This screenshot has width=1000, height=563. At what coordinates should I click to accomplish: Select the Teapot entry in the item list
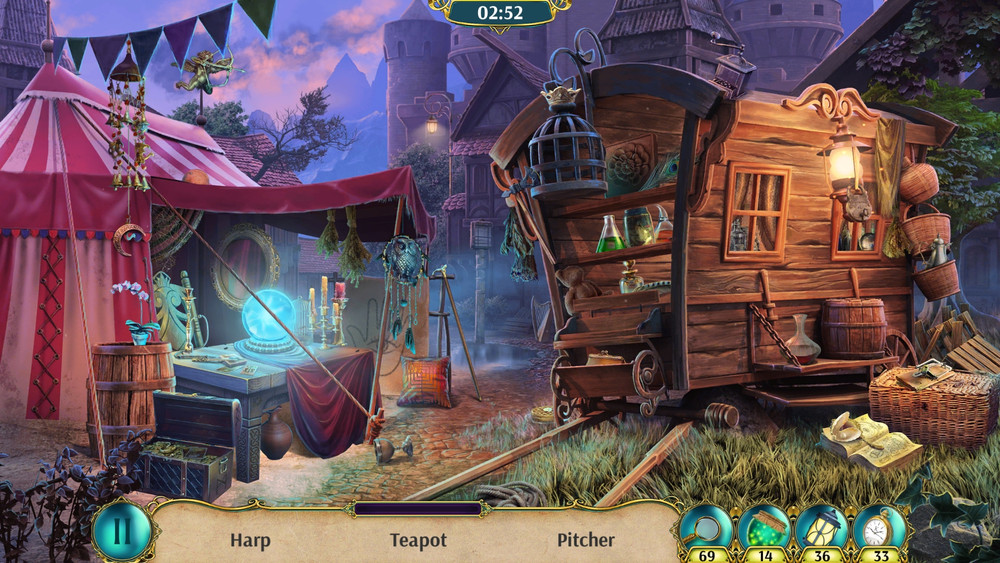(418, 540)
